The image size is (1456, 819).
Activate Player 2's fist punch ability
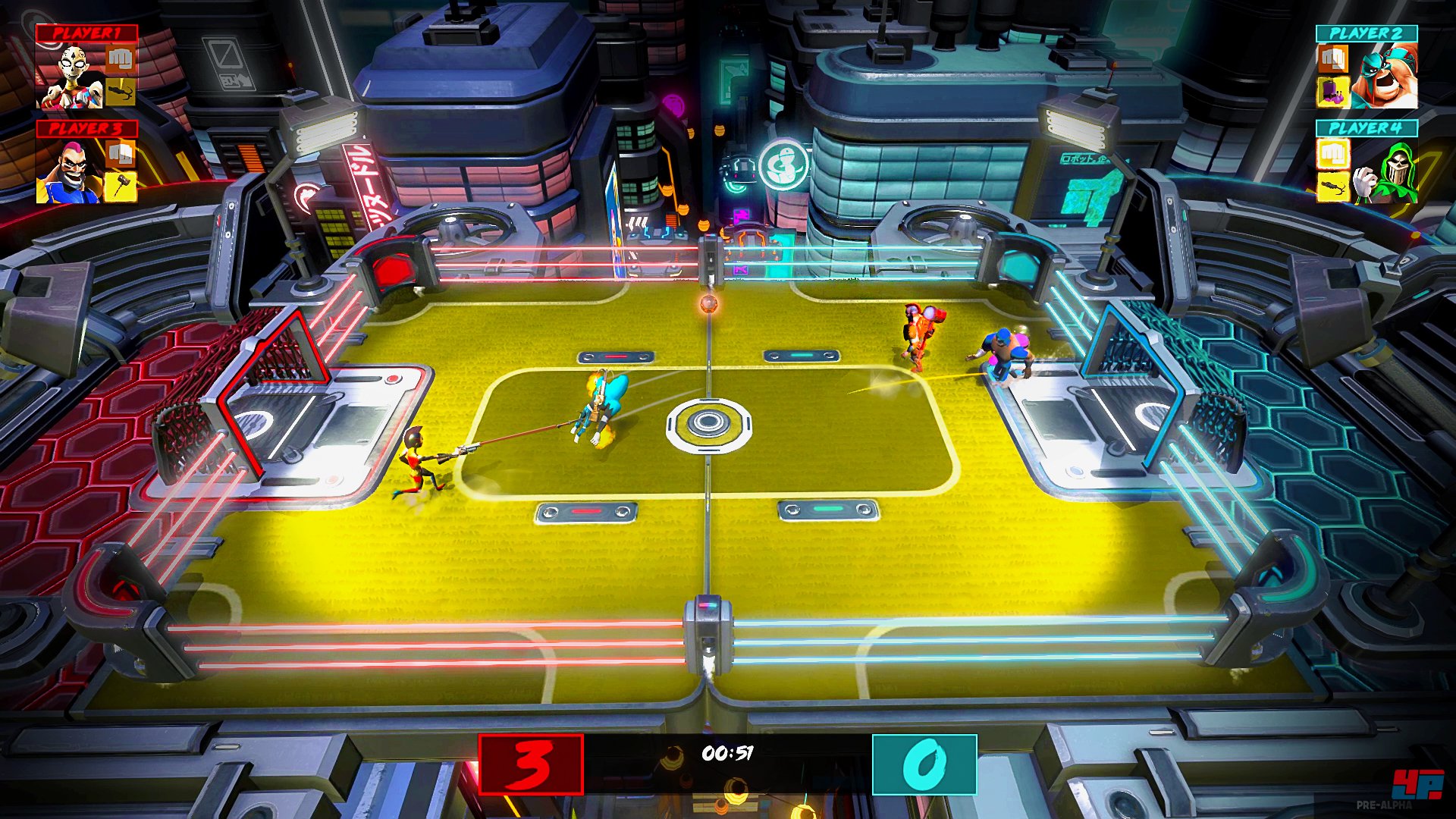1332,59
